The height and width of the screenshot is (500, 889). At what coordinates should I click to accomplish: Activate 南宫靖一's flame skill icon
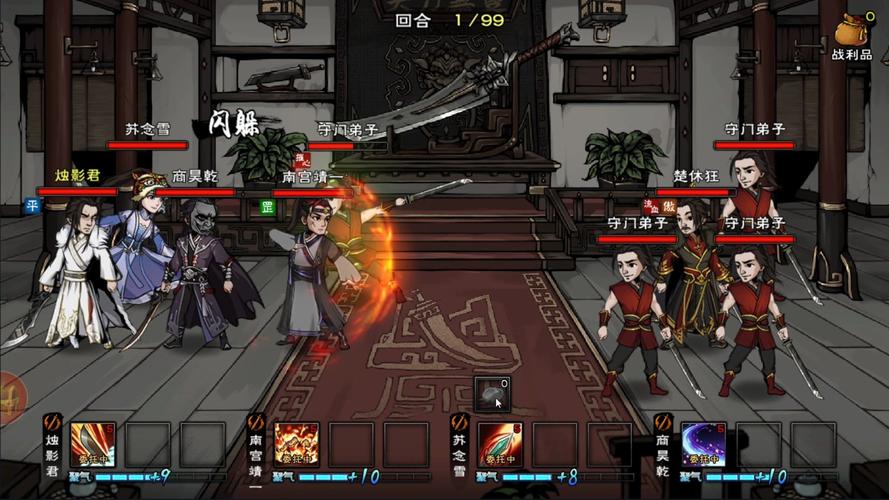pyautogui.click(x=296, y=444)
